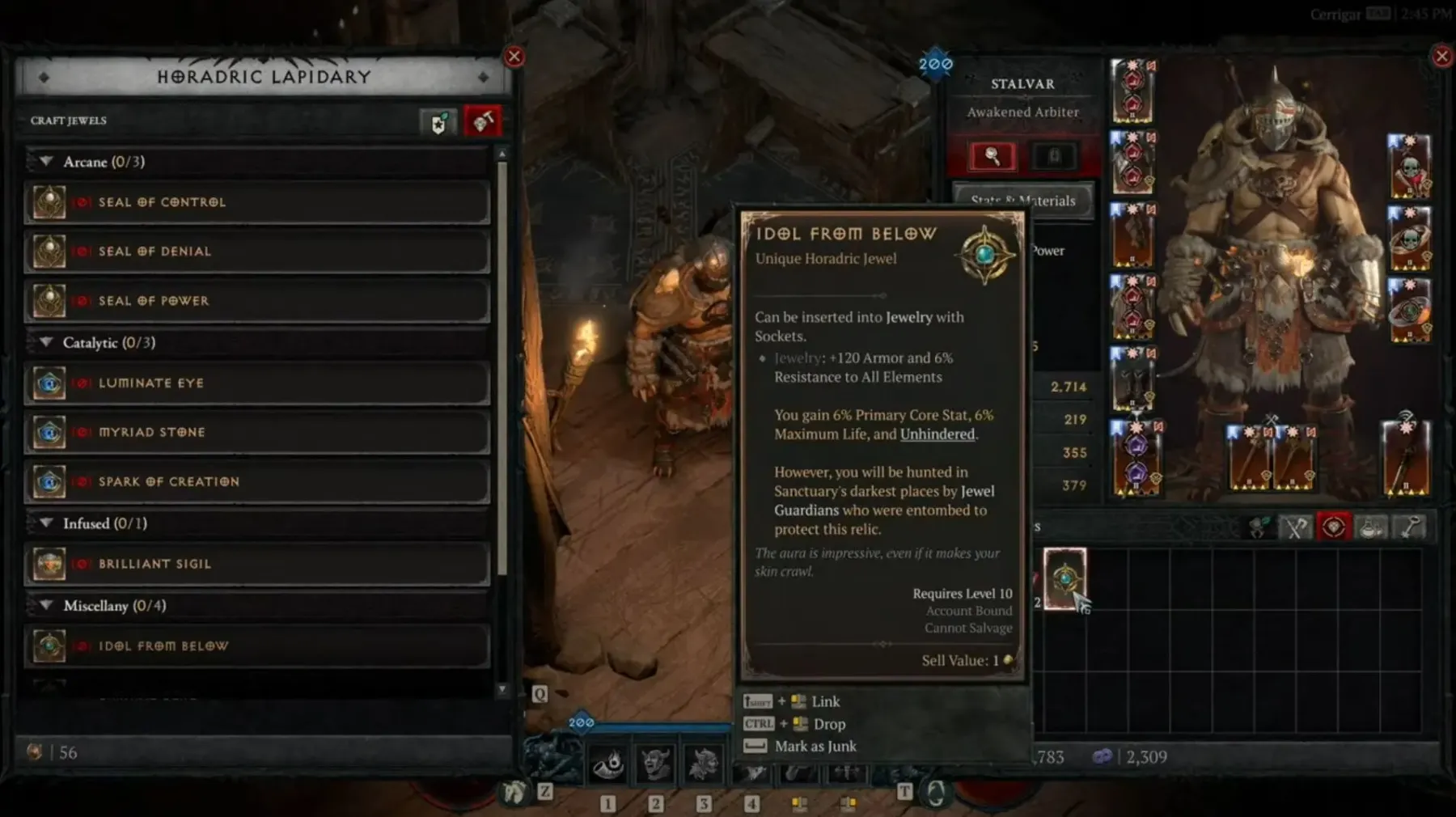The height and width of the screenshot is (817, 1456).
Task: Switch to the red hammer crafting tab
Action: click(483, 122)
